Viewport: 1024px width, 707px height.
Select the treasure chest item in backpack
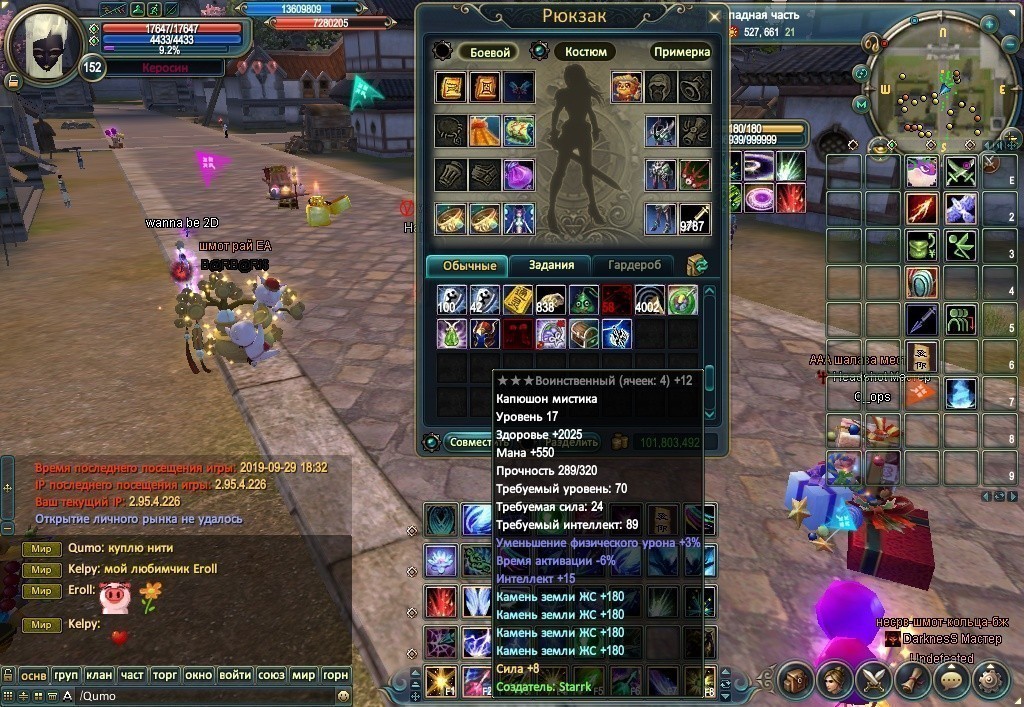click(584, 333)
